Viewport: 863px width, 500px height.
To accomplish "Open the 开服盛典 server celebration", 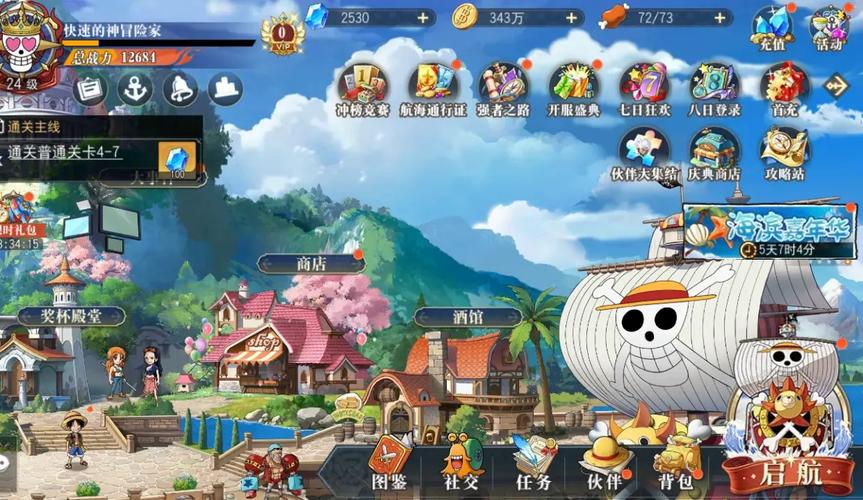I will click(x=574, y=87).
